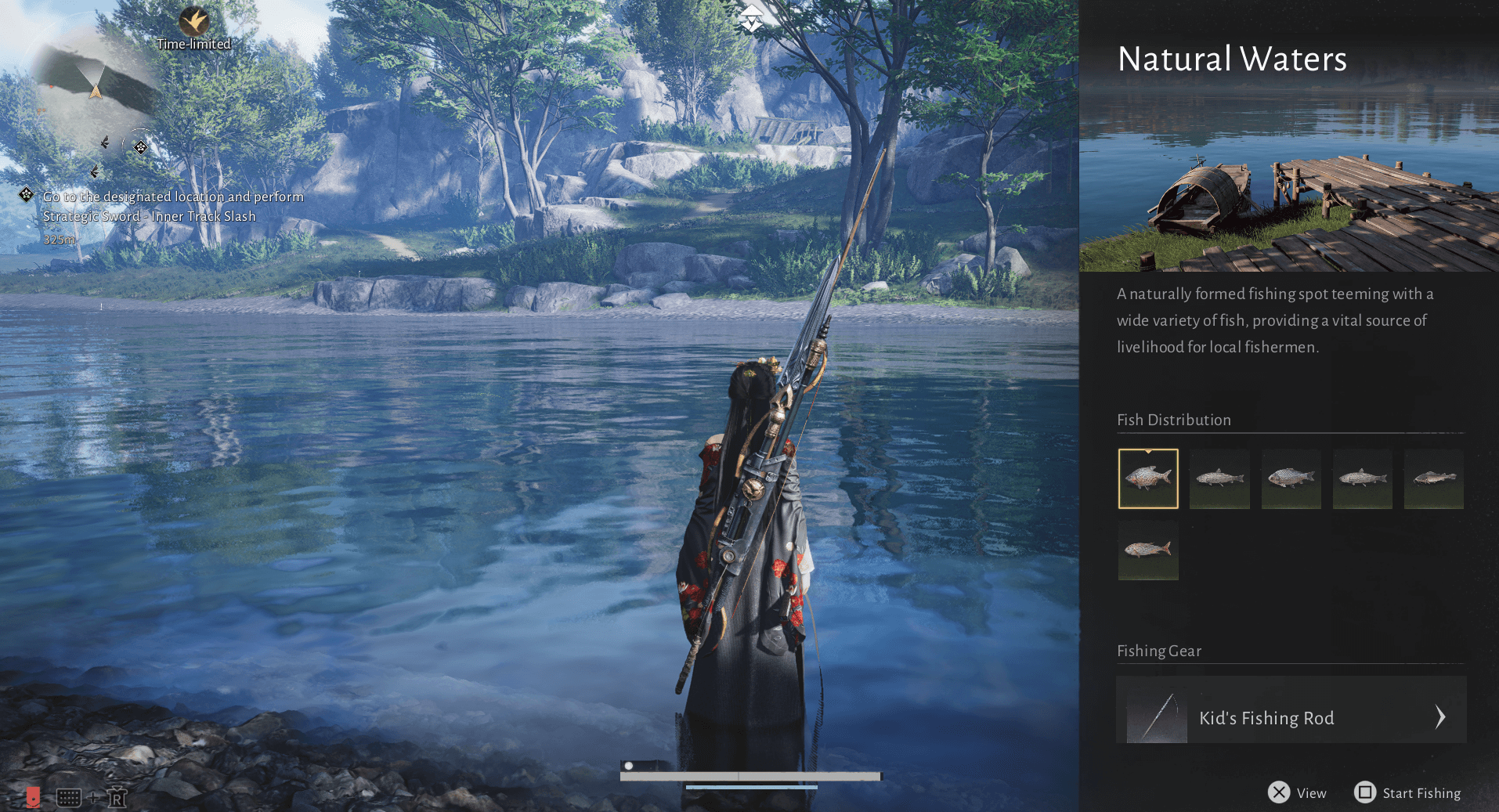Click the Natural Waters location image
1499x812 pixels.
1288,188
